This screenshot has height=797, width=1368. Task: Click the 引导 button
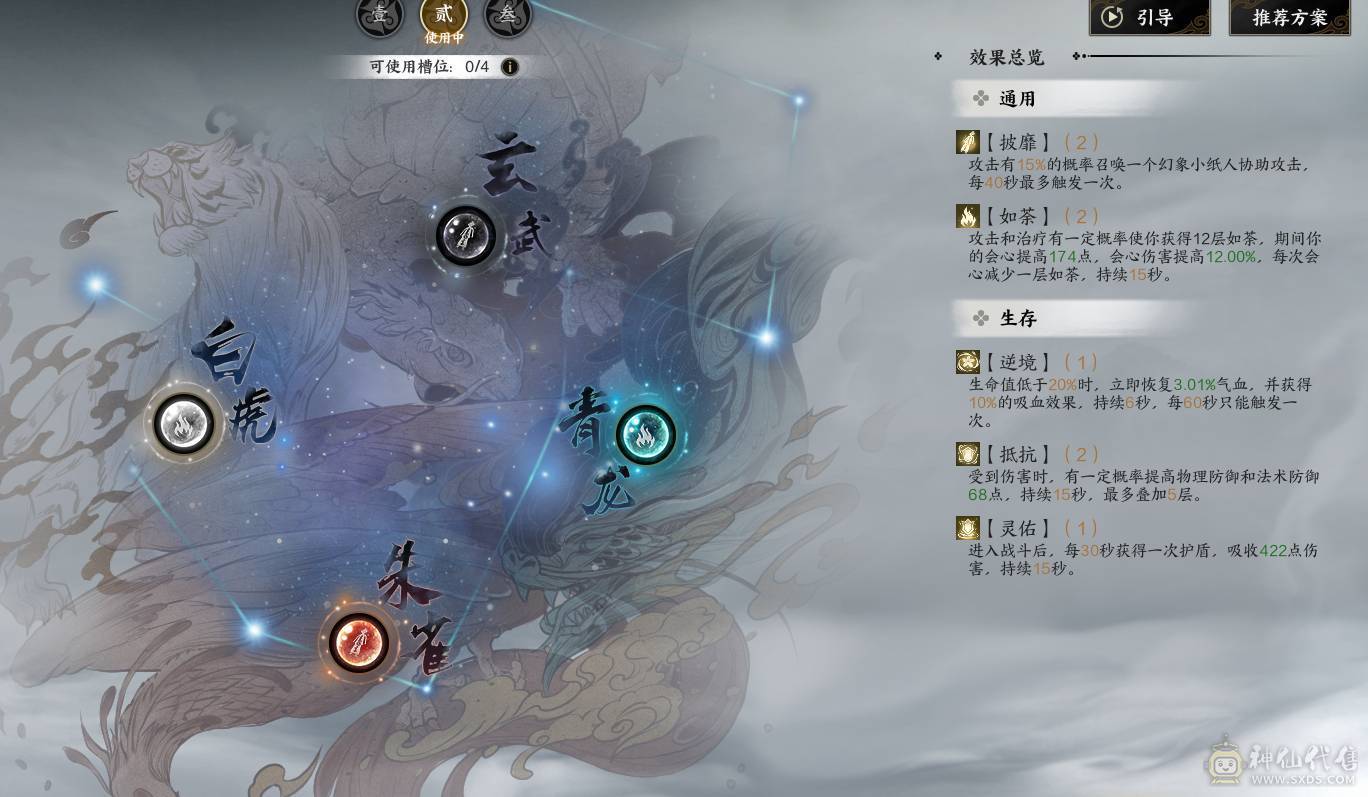coord(1148,15)
